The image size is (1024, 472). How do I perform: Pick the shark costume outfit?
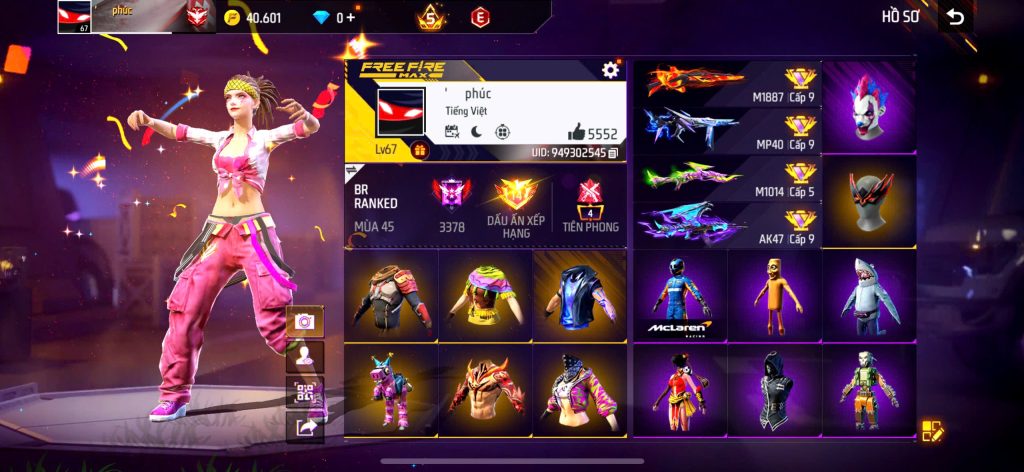(868, 296)
